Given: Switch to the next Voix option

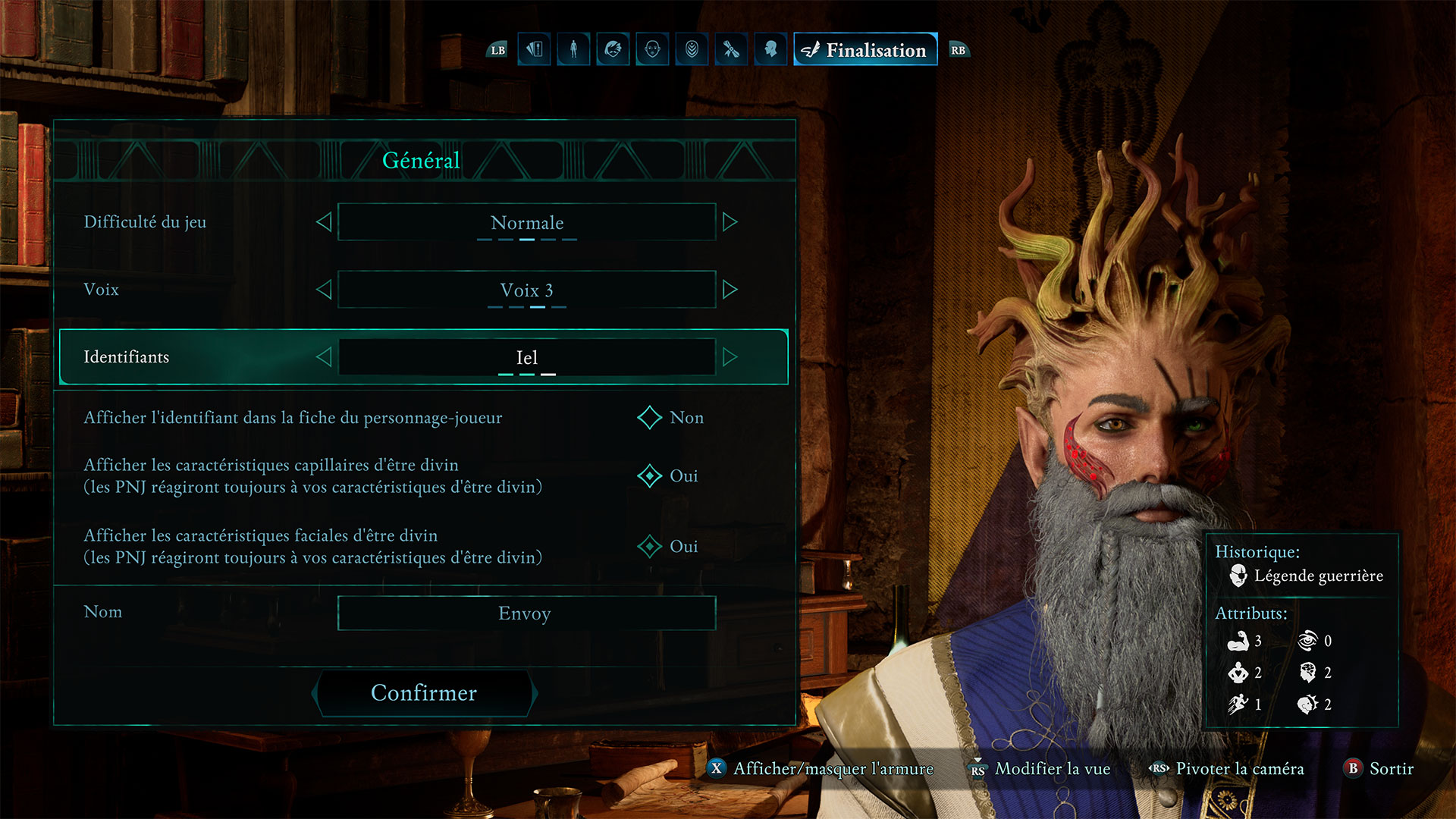Looking at the screenshot, I should tap(730, 290).
